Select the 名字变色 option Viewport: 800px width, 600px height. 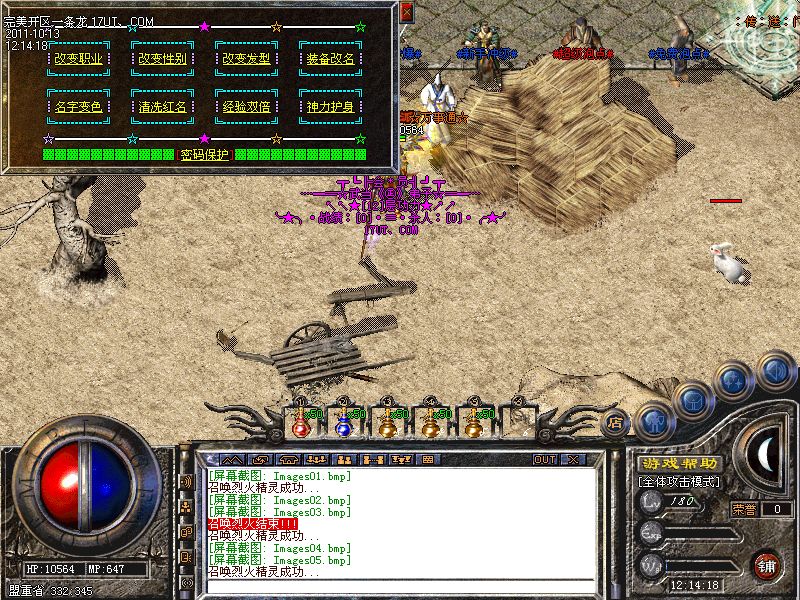click(76, 105)
